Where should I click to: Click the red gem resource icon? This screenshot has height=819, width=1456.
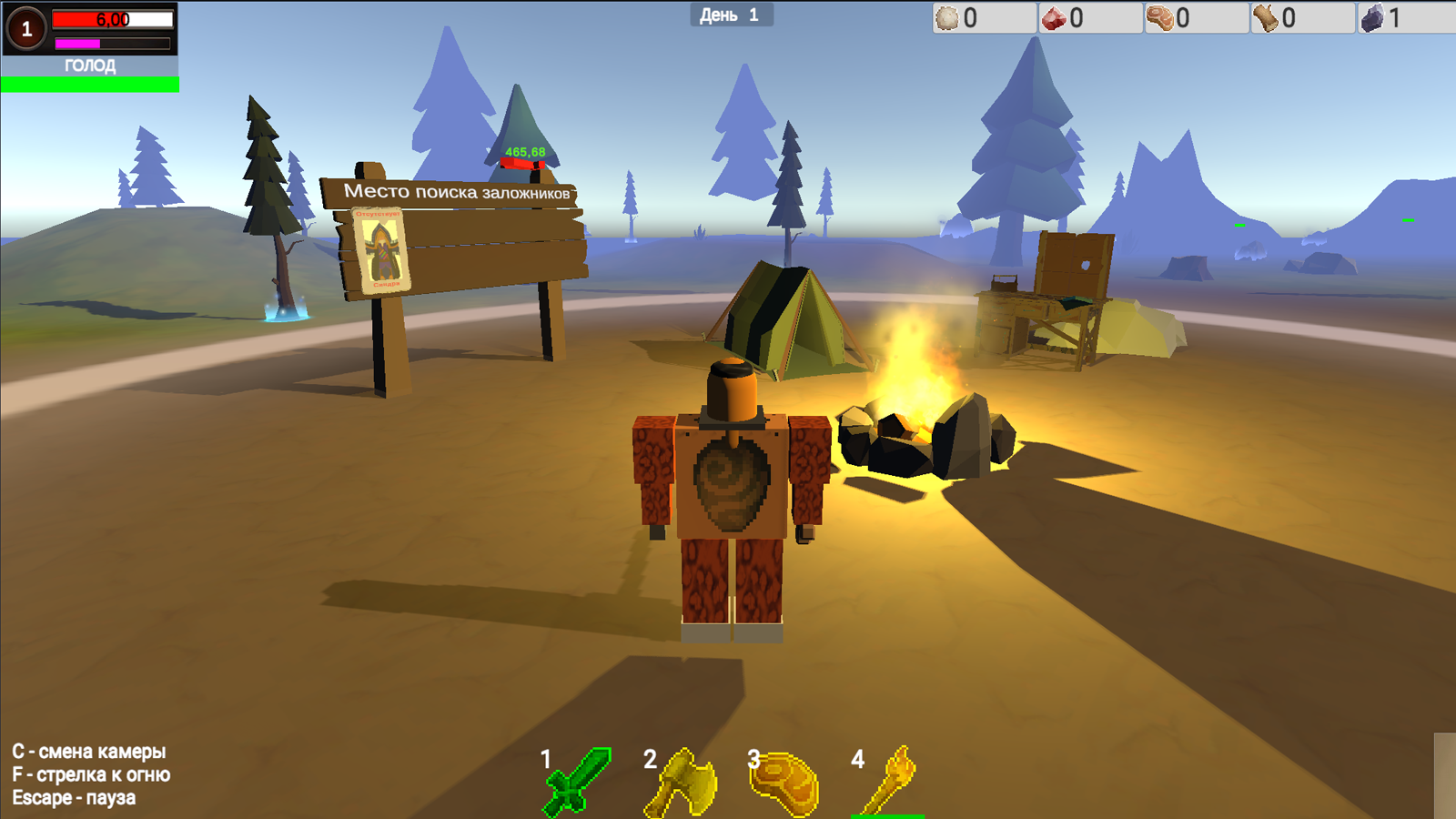(1055, 16)
